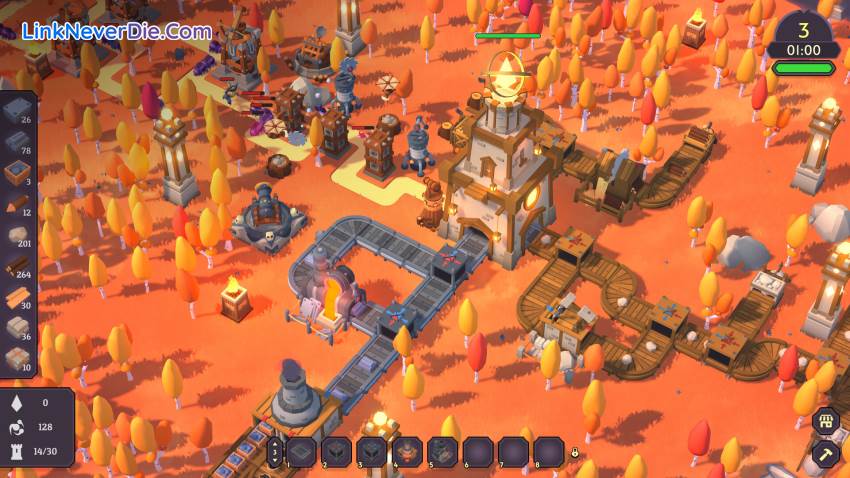Choose the building in hotbar slot 3
Screen dimensions: 850x478
point(372,452)
